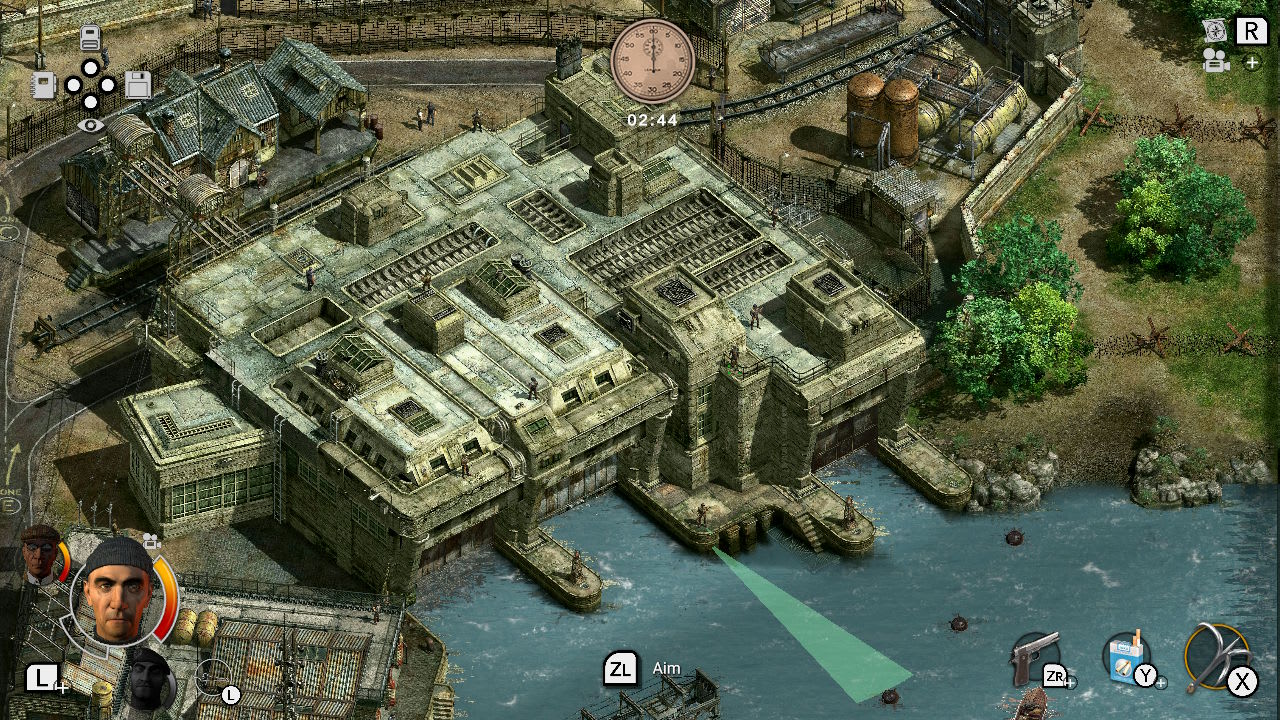This screenshot has height=720, width=1280.
Task: Click the plus icon beside the ZR pistol
Action: pos(1073,684)
